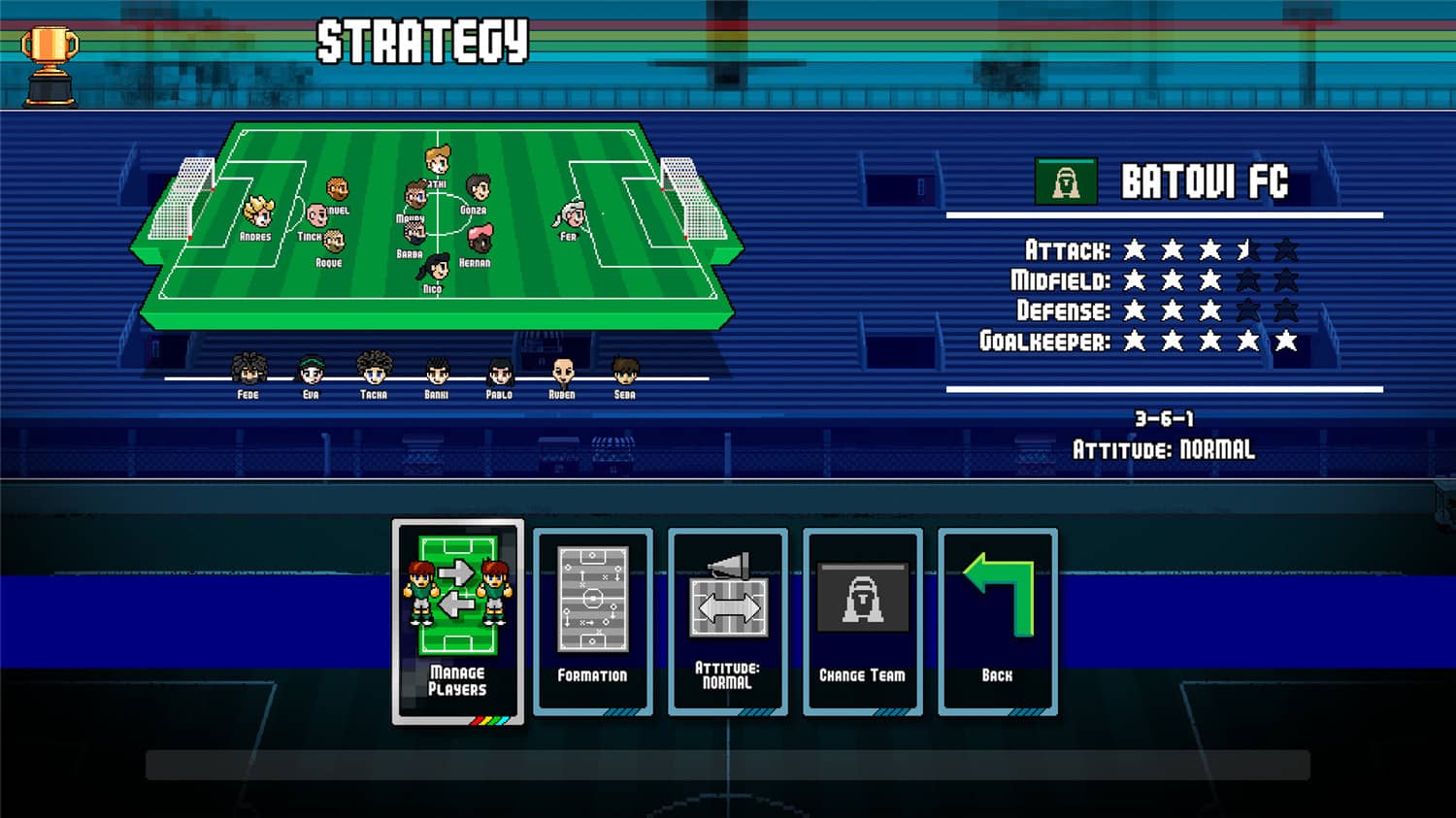Select substitute Pablo below the field
This screenshot has height=818, width=1456.
point(499,369)
